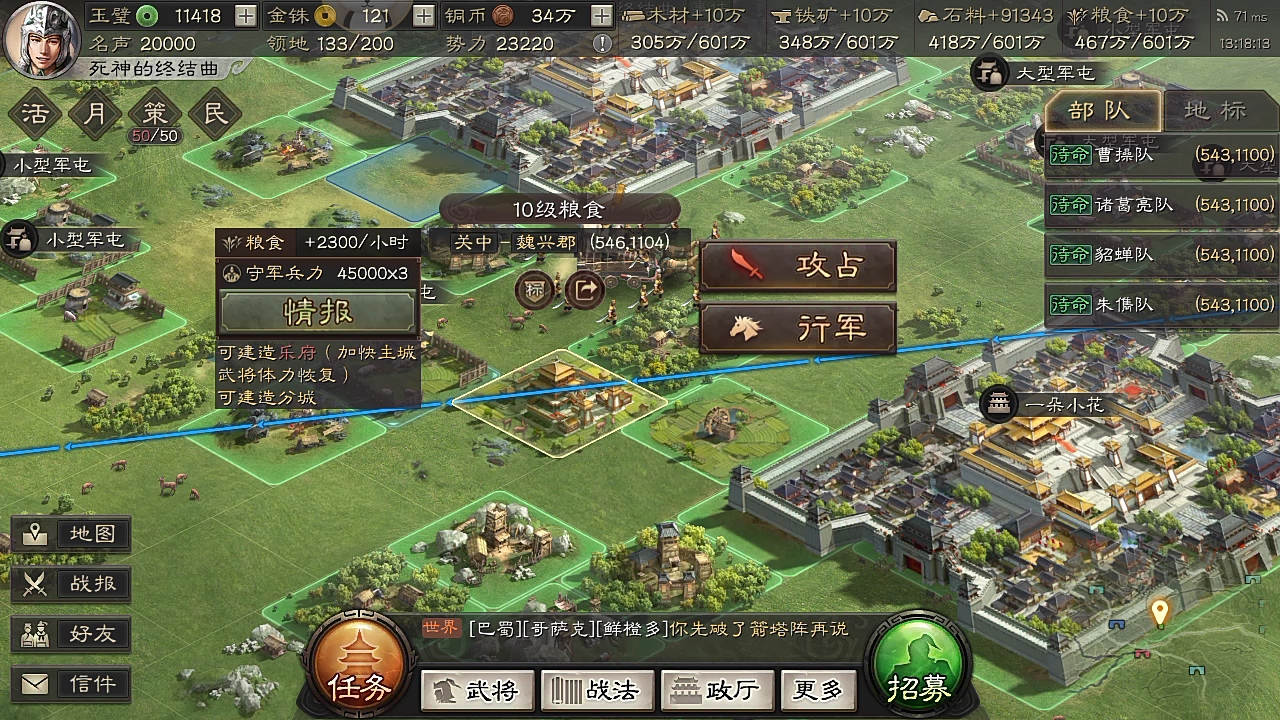Open the 更多 more options menu

(x=817, y=690)
